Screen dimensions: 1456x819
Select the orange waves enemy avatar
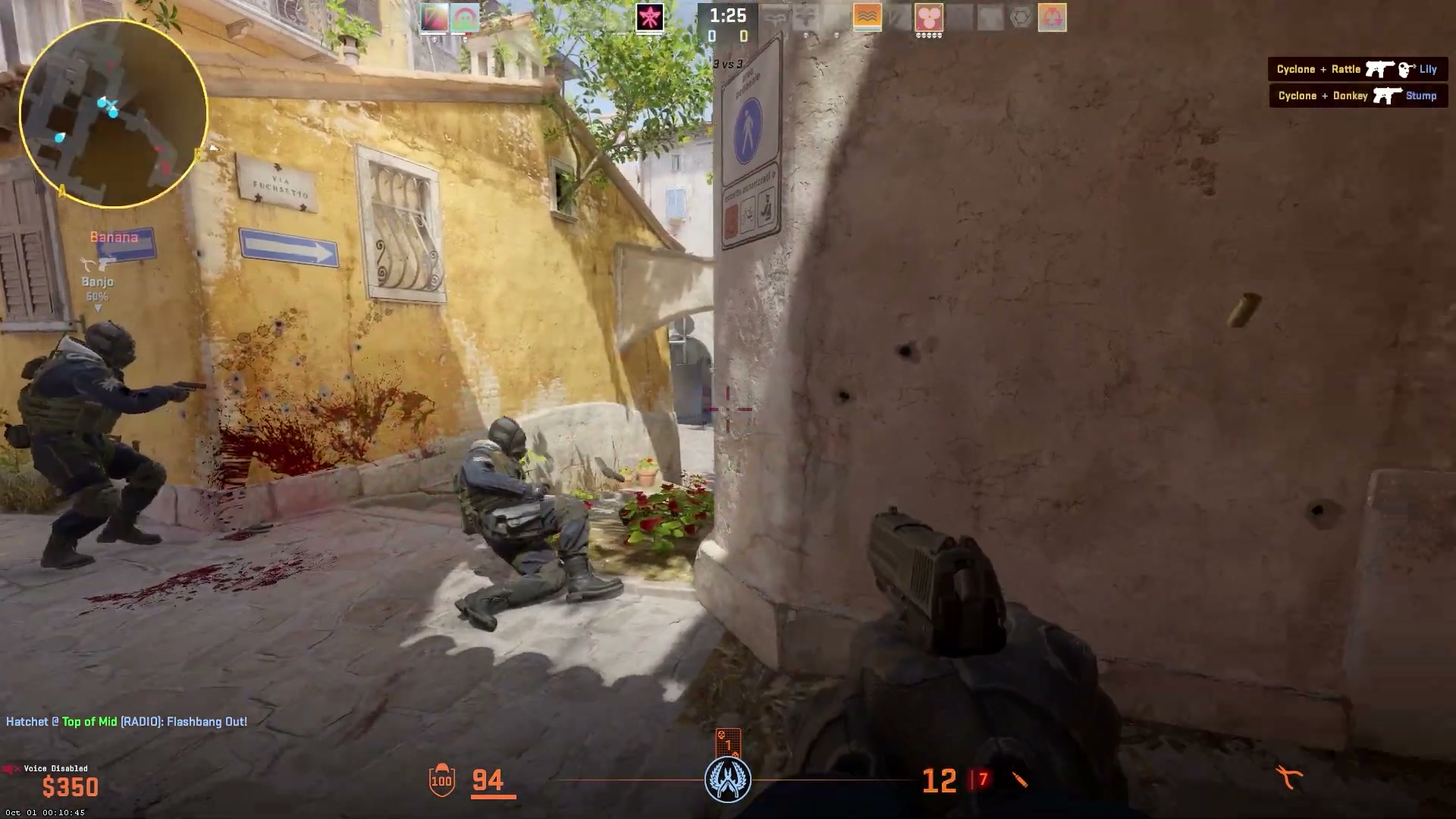pyautogui.click(x=868, y=17)
